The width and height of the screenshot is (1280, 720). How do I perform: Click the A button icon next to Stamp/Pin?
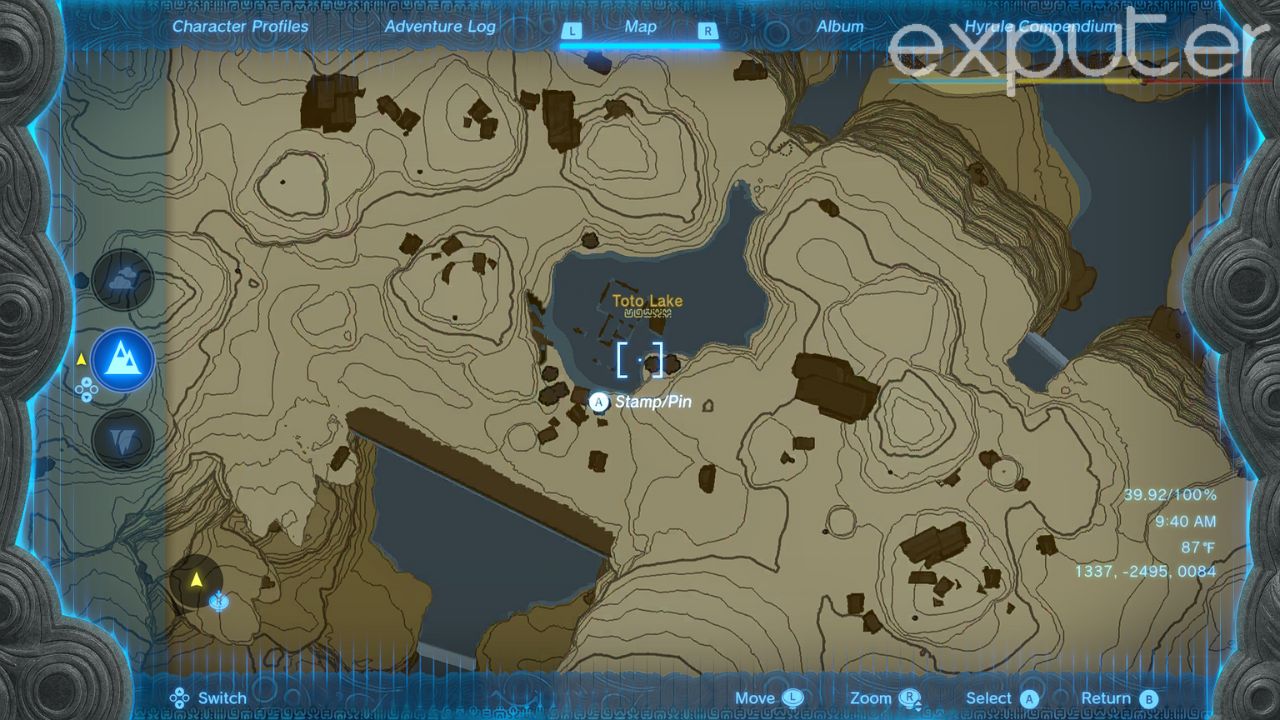(598, 401)
